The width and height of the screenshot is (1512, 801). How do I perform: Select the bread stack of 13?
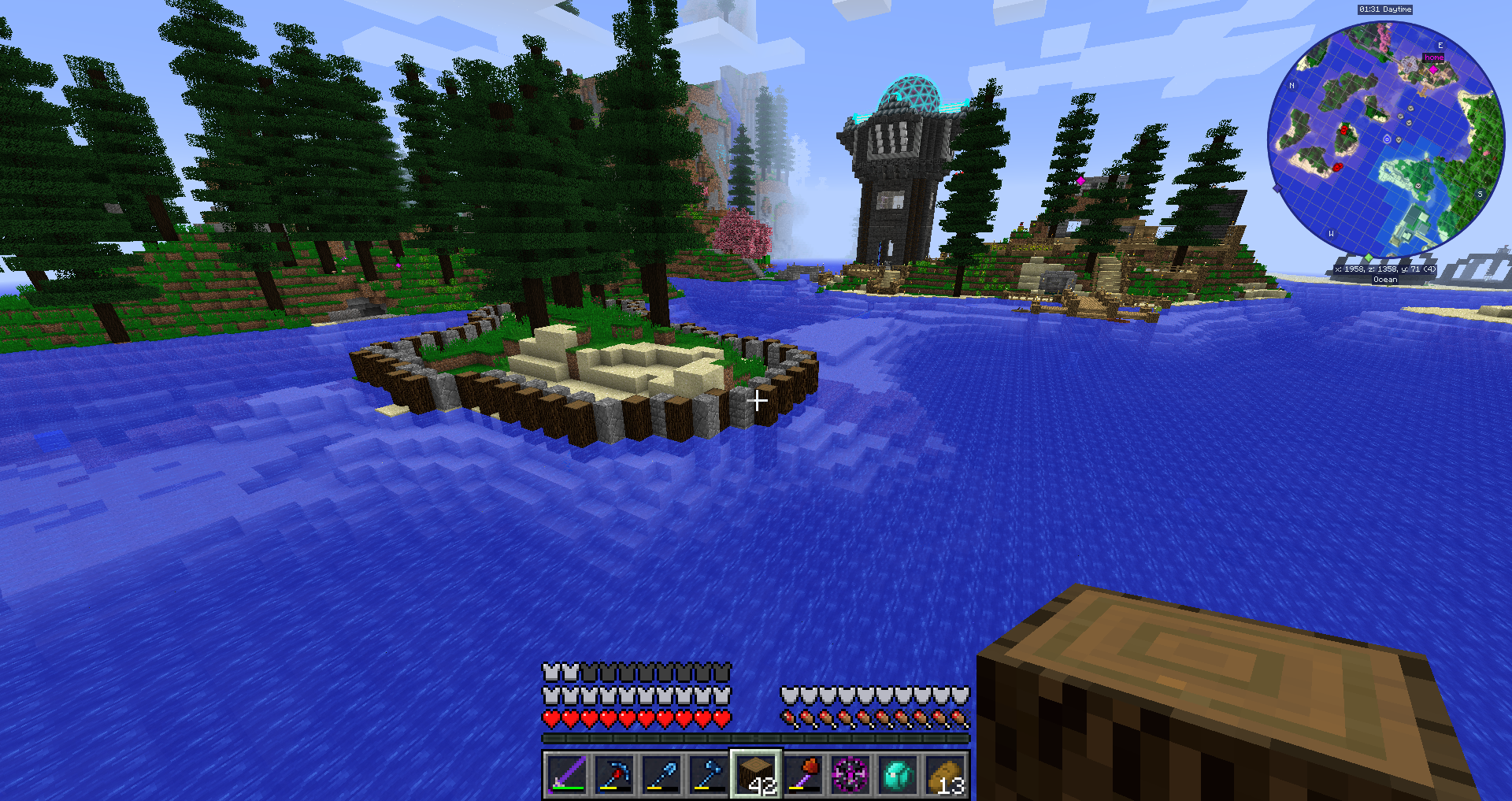pos(945,774)
